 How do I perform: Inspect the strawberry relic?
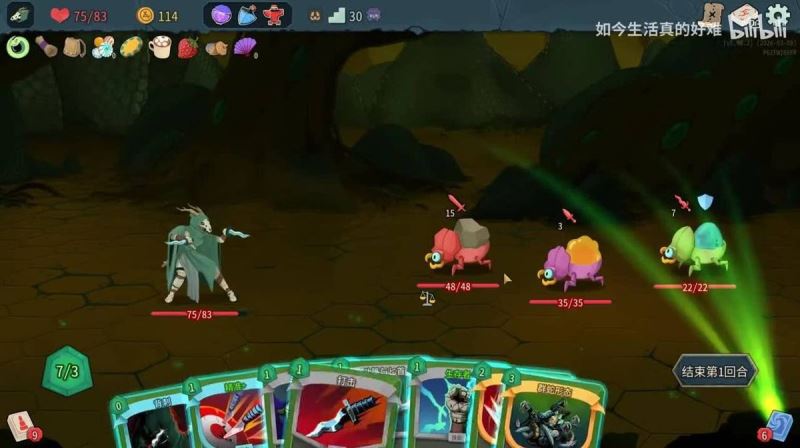187,47
